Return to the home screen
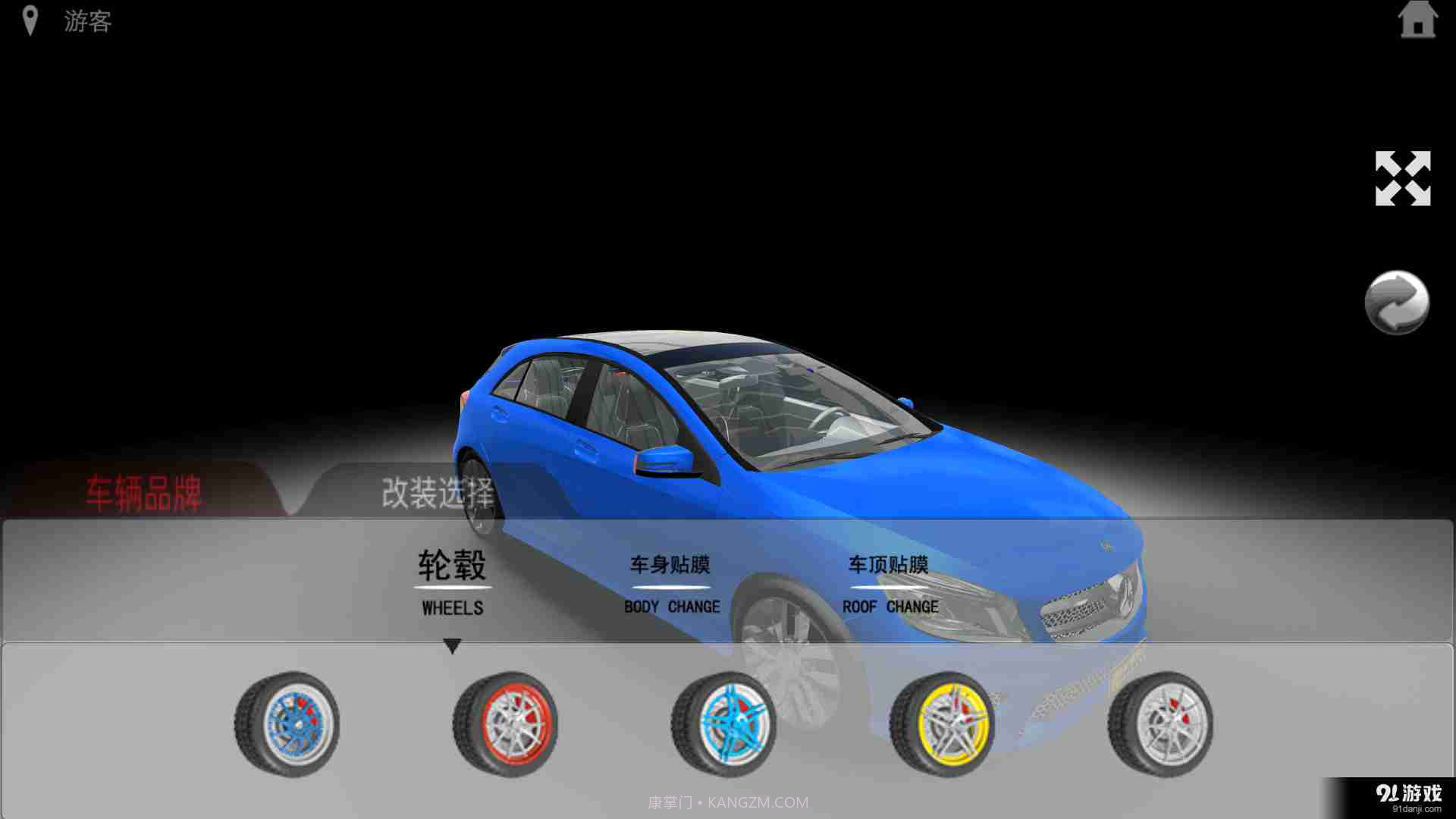1456x819 pixels. [1417, 20]
